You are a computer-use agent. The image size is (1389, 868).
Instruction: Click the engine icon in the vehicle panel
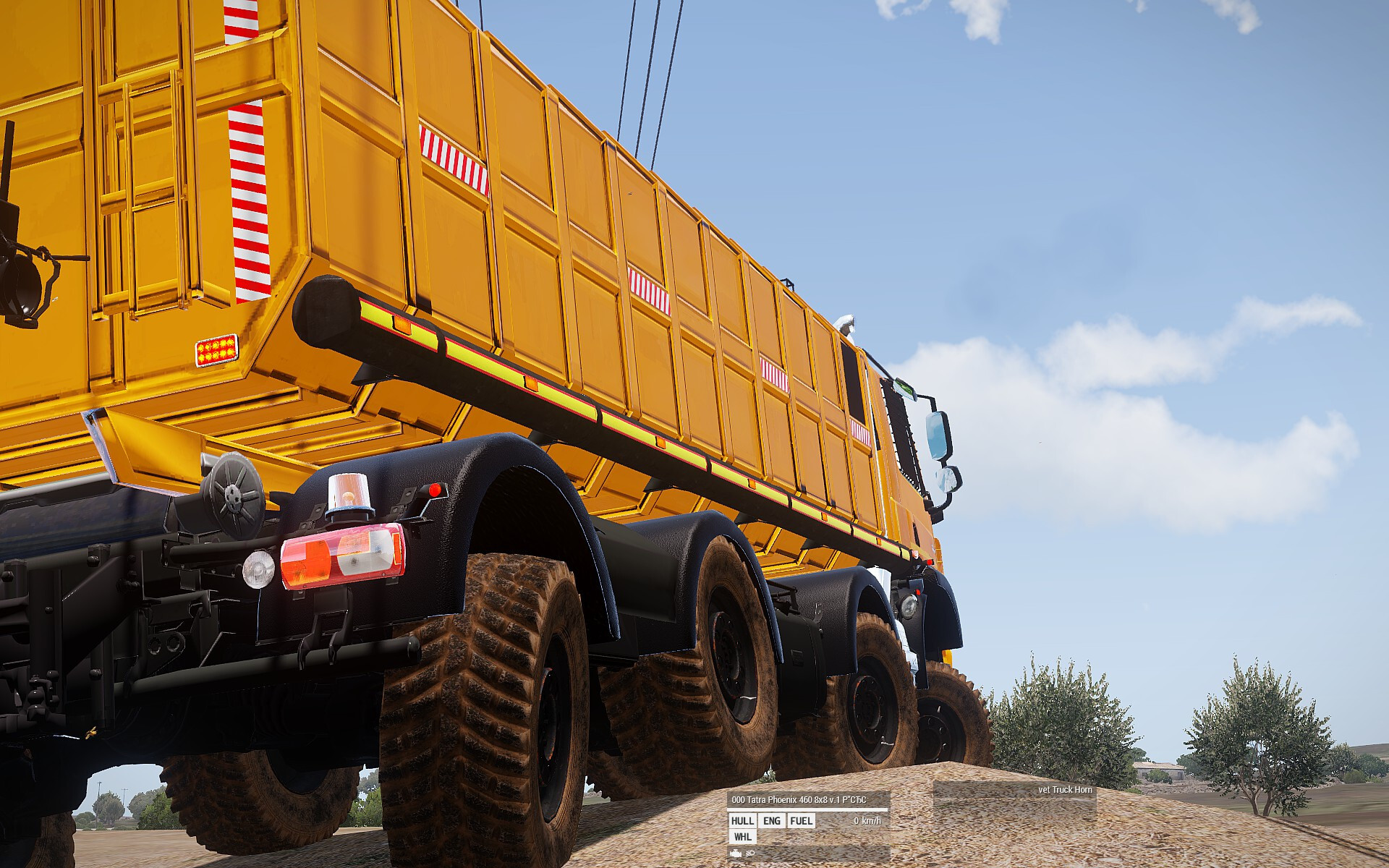click(736, 854)
